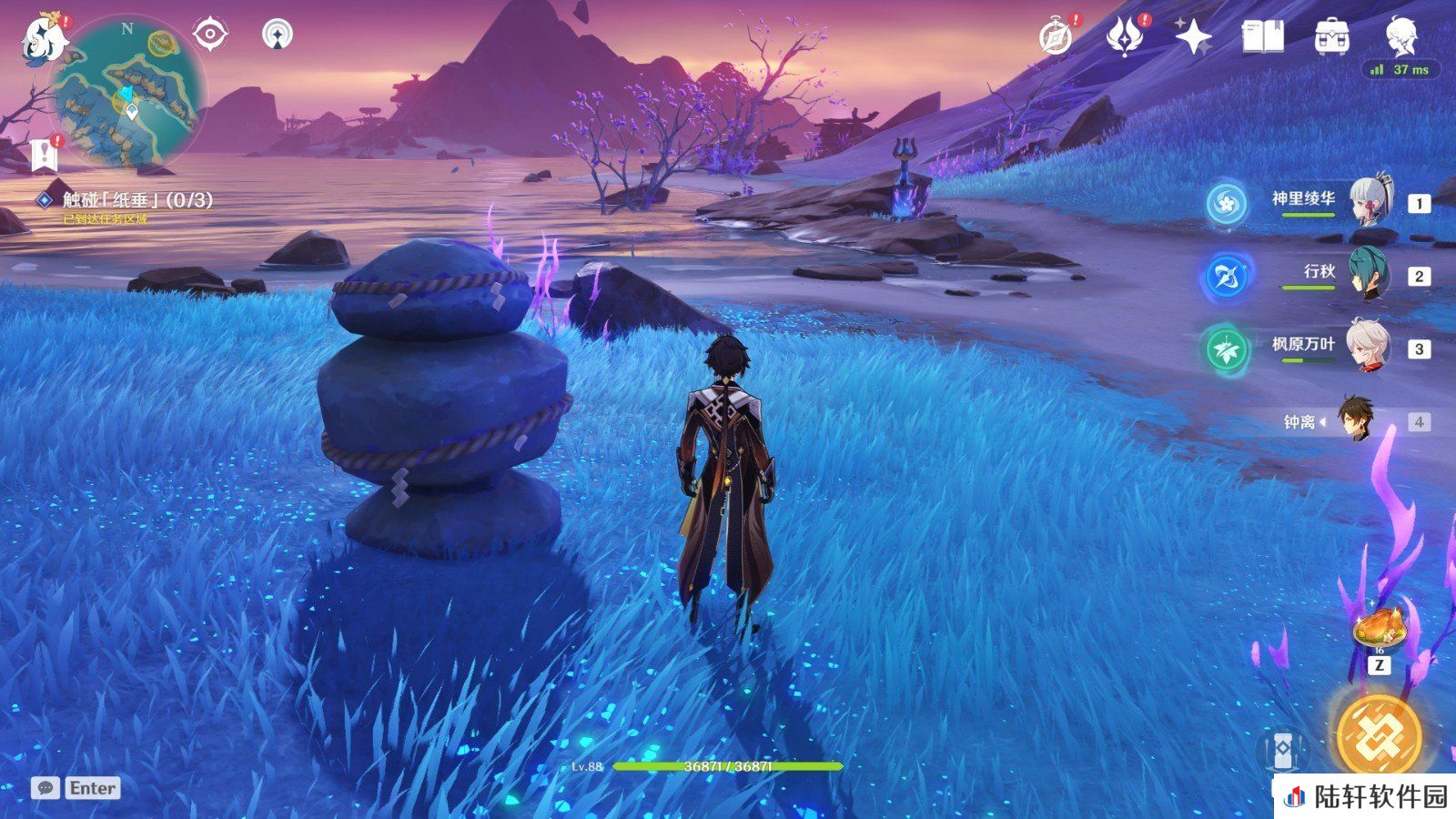This screenshot has height=819, width=1456.
Task: Open the four-point star wish icon
Action: coord(1193,38)
